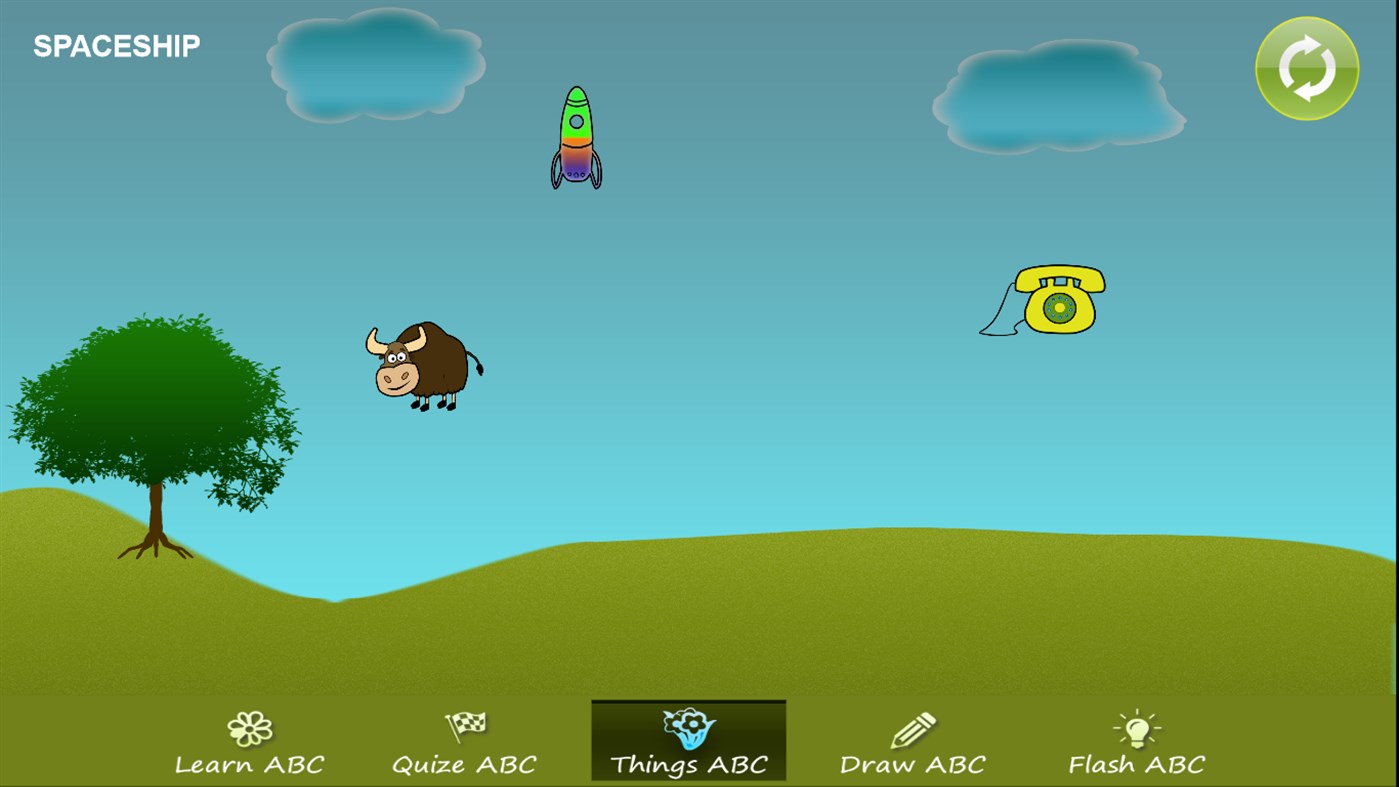
Task: Select the Learn ABC flower icon
Action: (249, 727)
